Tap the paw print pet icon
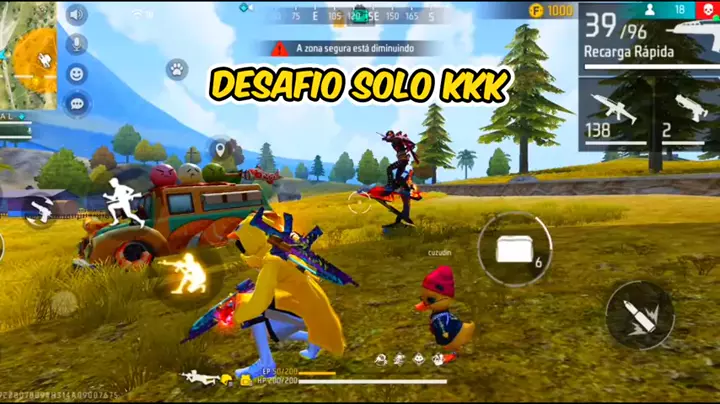Image resolution: width=720 pixels, height=404 pixels. (x=177, y=70)
